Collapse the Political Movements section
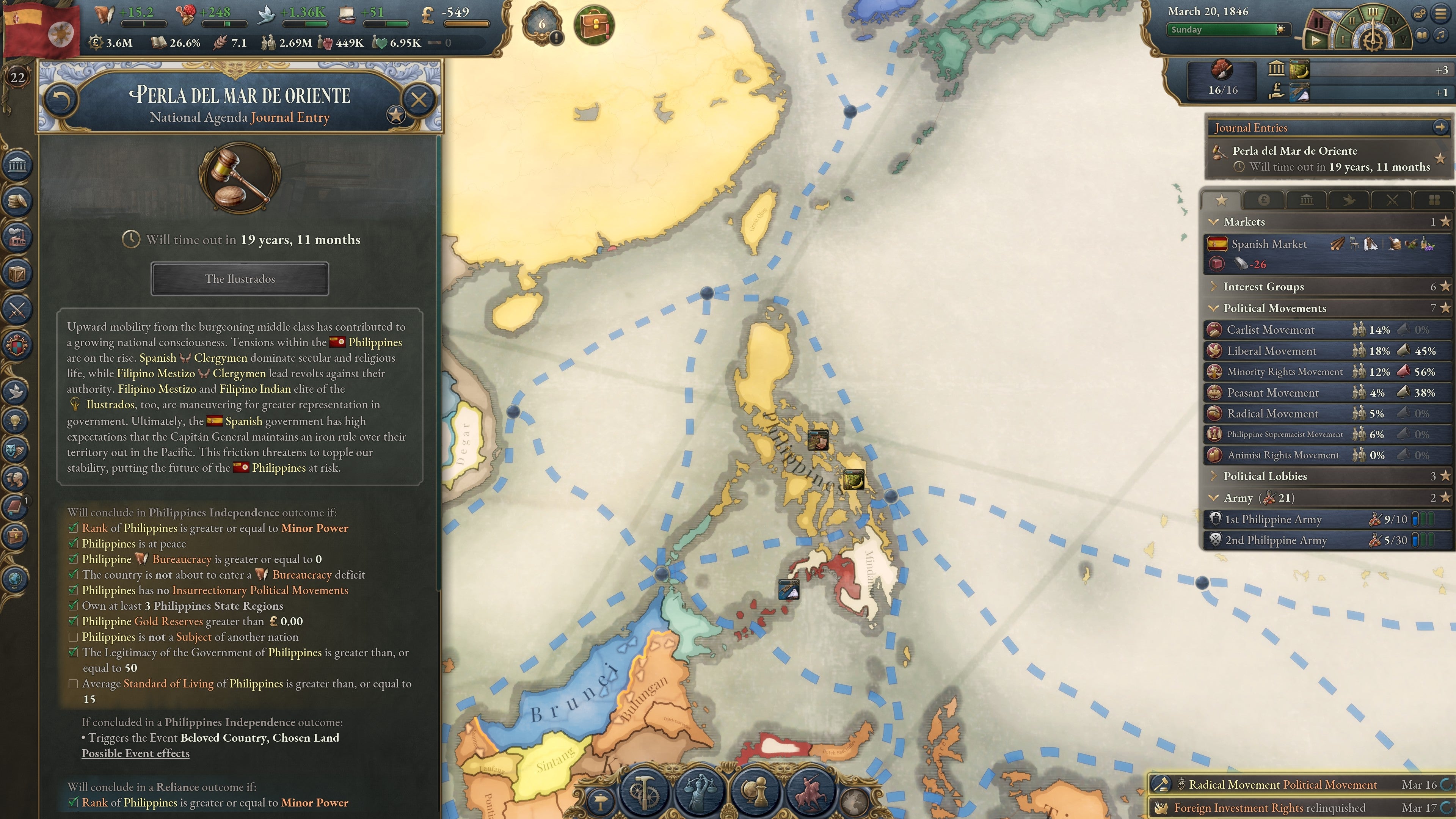 tap(1213, 308)
